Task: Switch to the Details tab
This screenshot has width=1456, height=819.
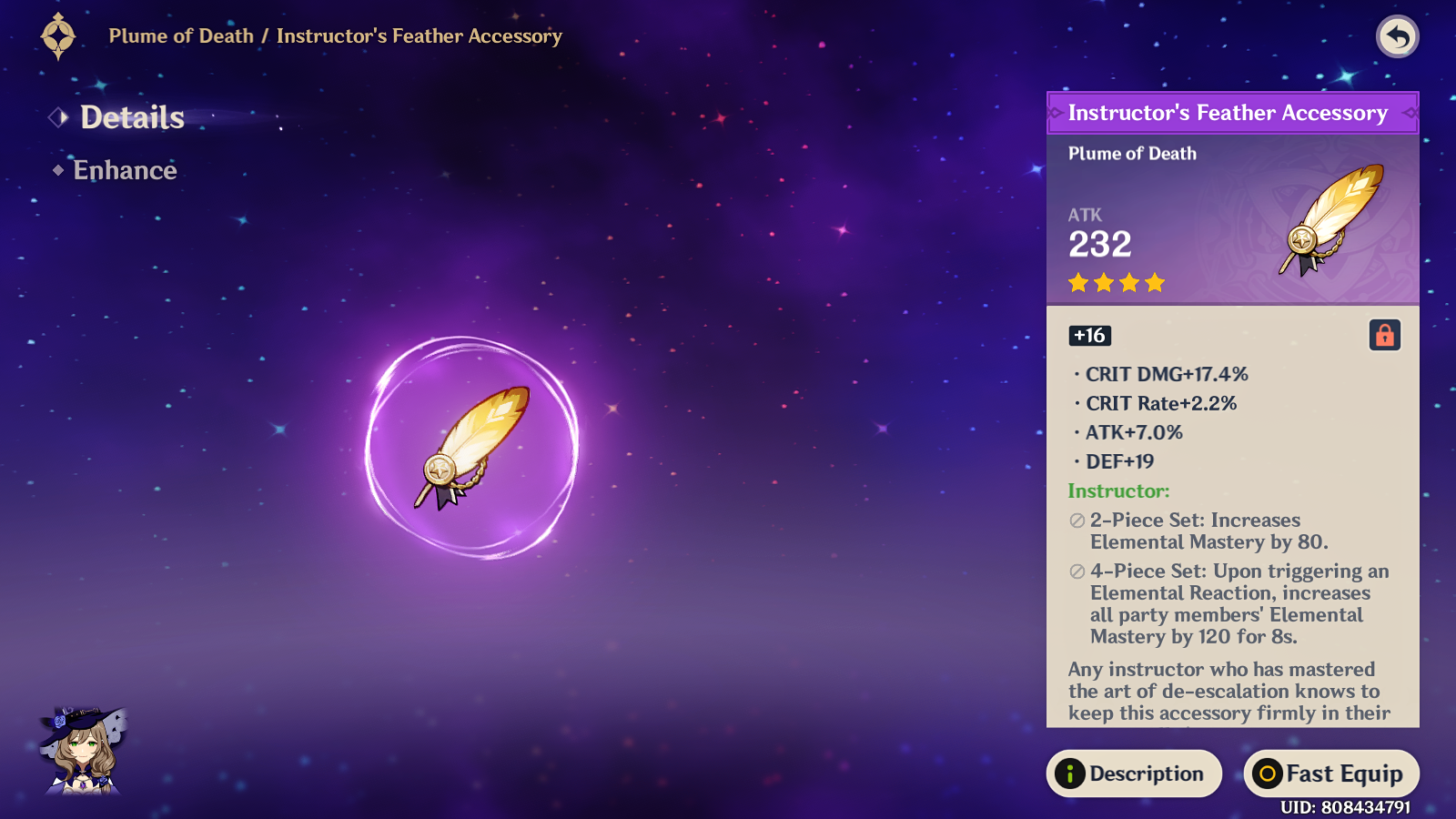Action: [131, 117]
